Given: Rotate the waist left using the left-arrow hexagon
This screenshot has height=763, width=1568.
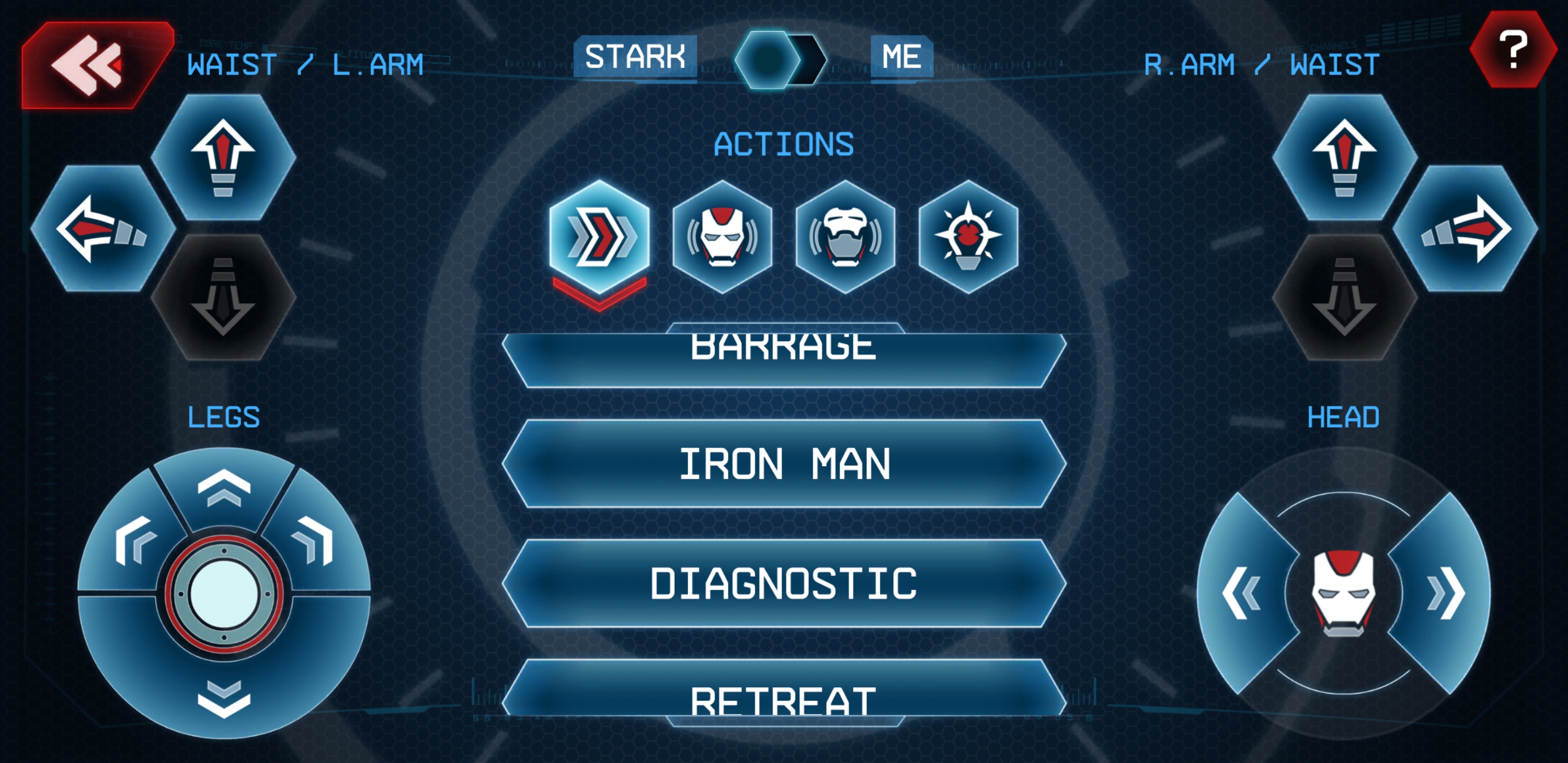Looking at the screenshot, I should point(102,228).
